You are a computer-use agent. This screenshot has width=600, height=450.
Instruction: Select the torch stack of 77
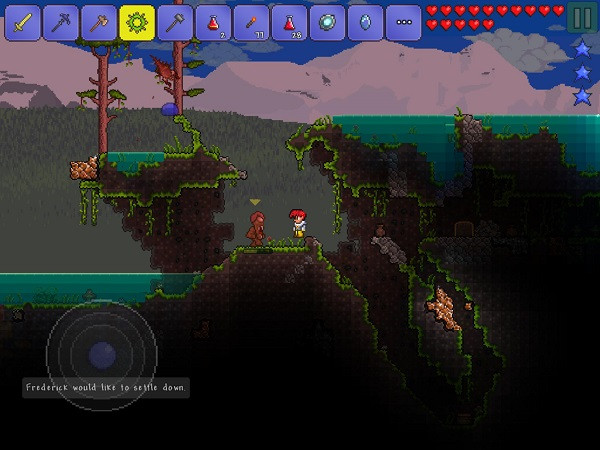click(x=251, y=22)
